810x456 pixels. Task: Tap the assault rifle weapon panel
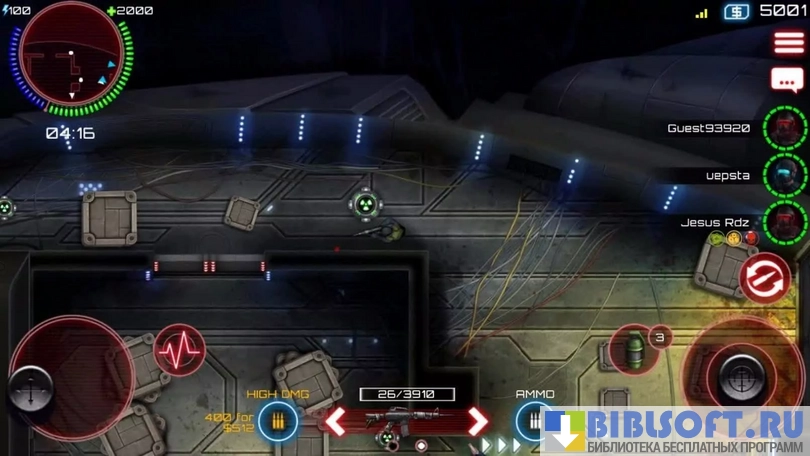[x=407, y=420]
